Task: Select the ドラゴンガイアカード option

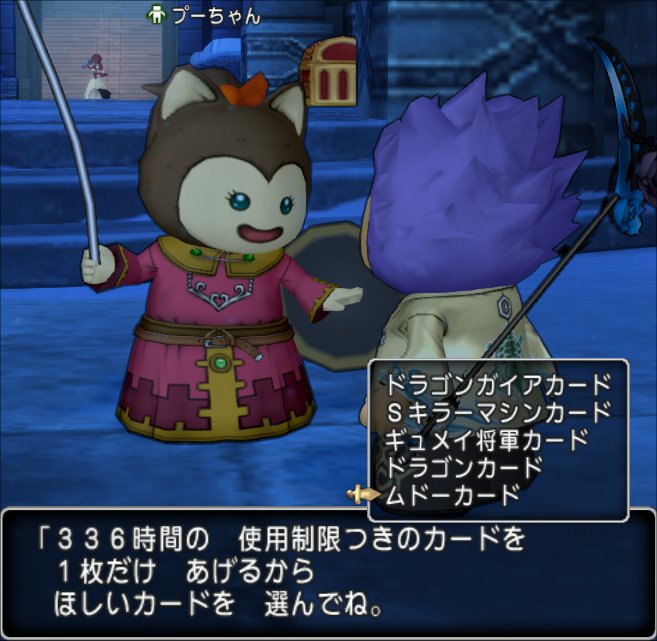Action: point(496,383)
